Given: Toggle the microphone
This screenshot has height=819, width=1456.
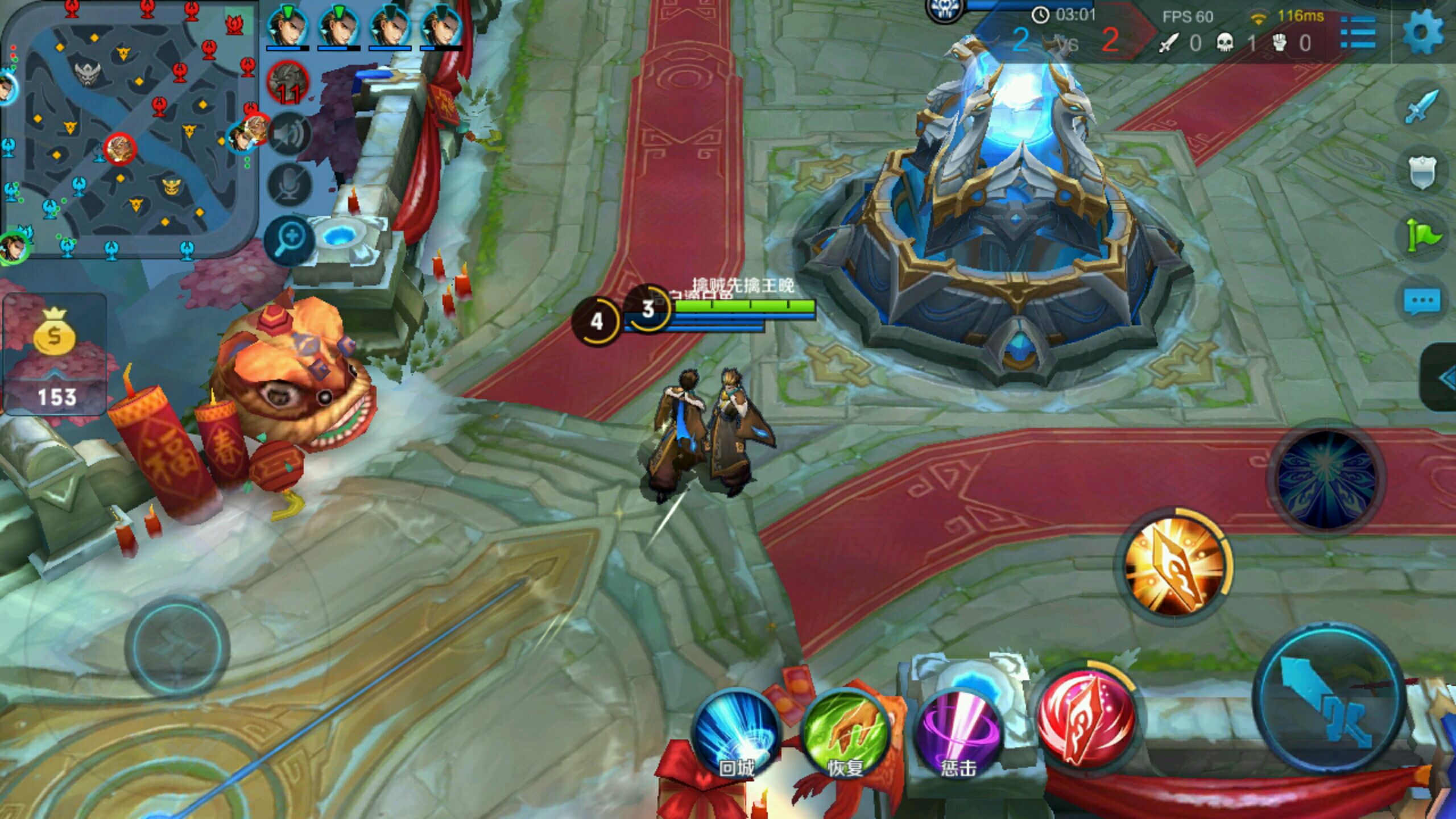Looking at the screenshot, I should tap(289, 184).
